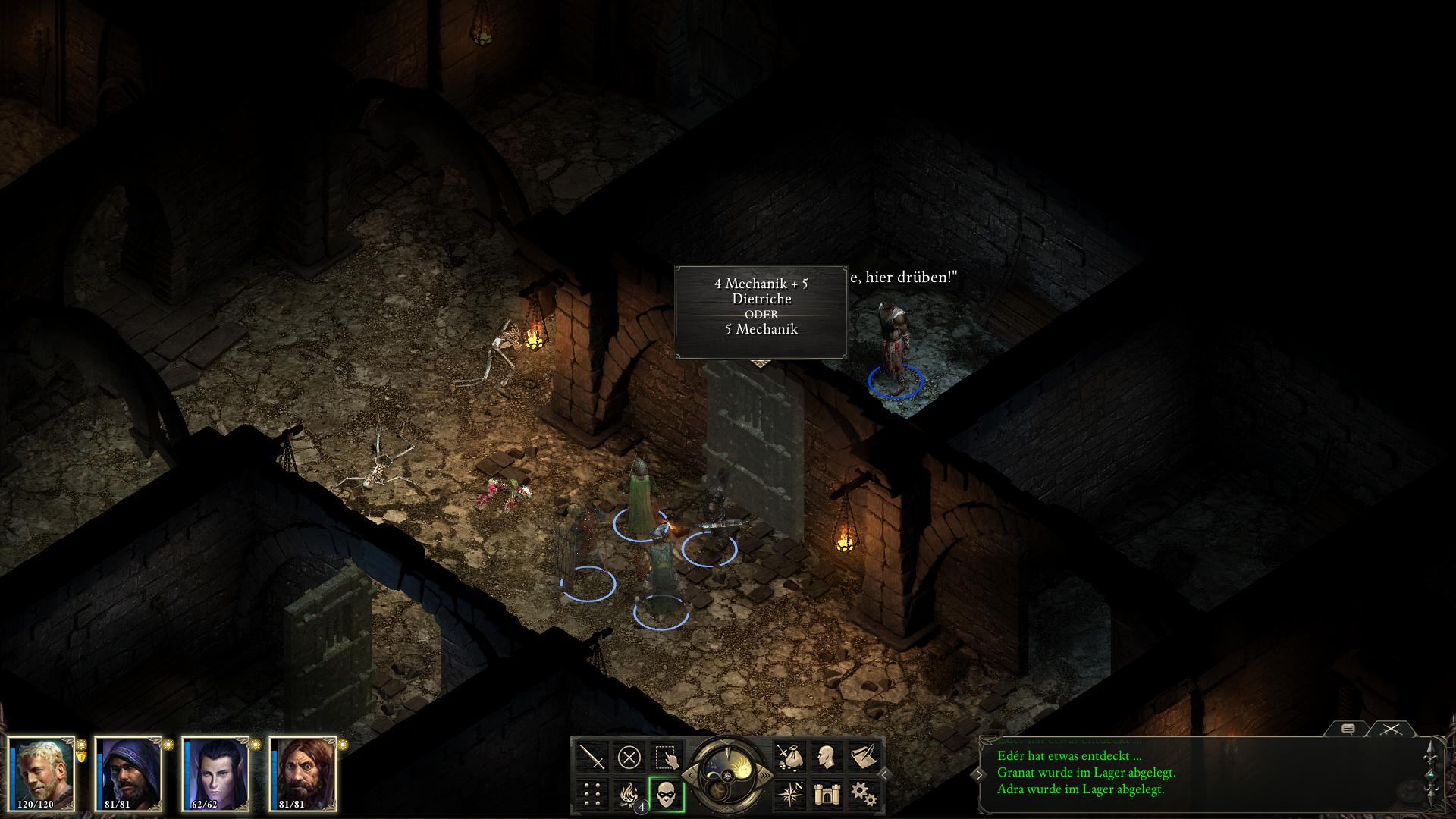Click the select-all party hand icon

(x=667, y=757)
